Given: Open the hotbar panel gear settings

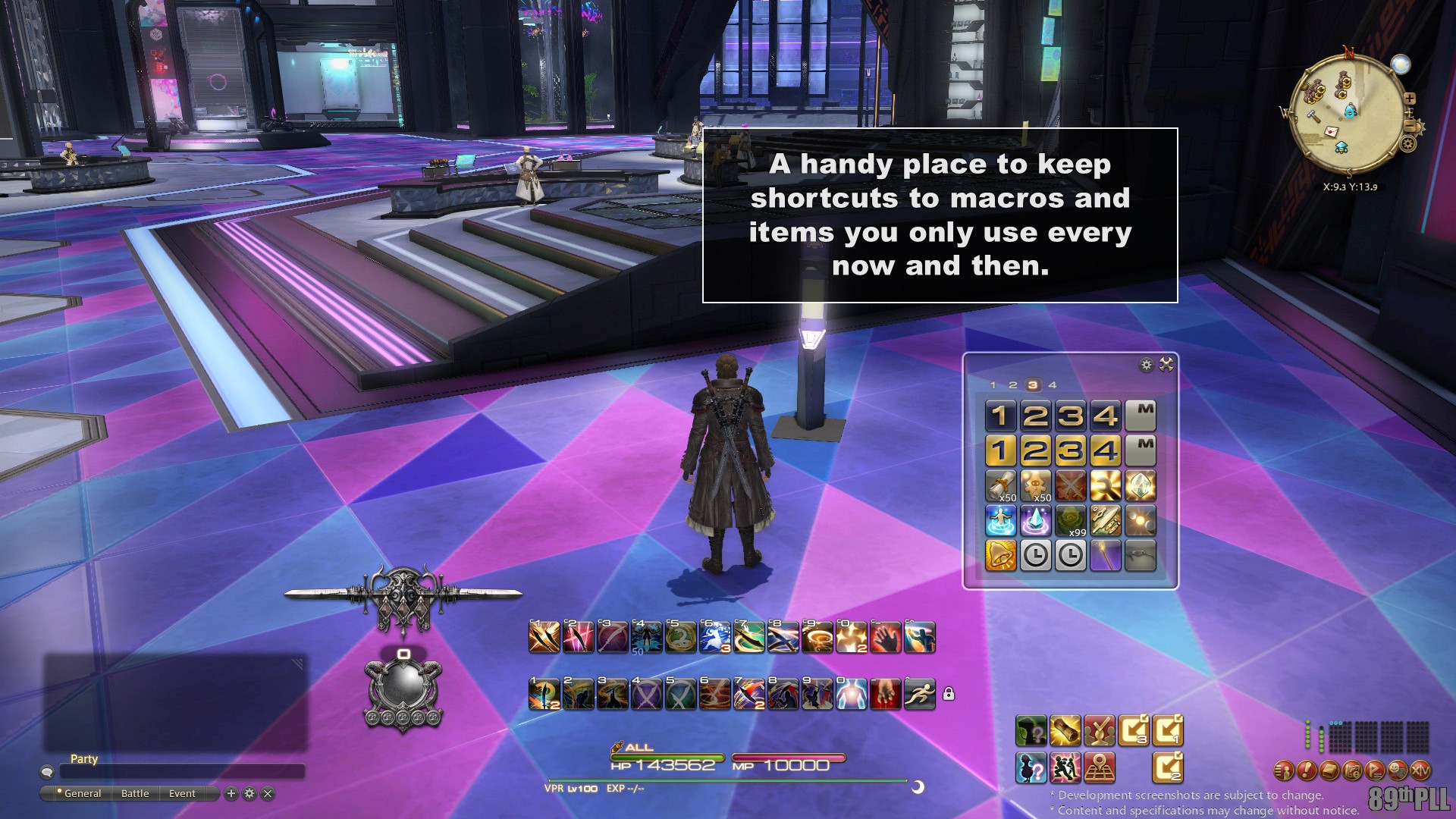Looking at the screenshot, I should coord(1146,365).
